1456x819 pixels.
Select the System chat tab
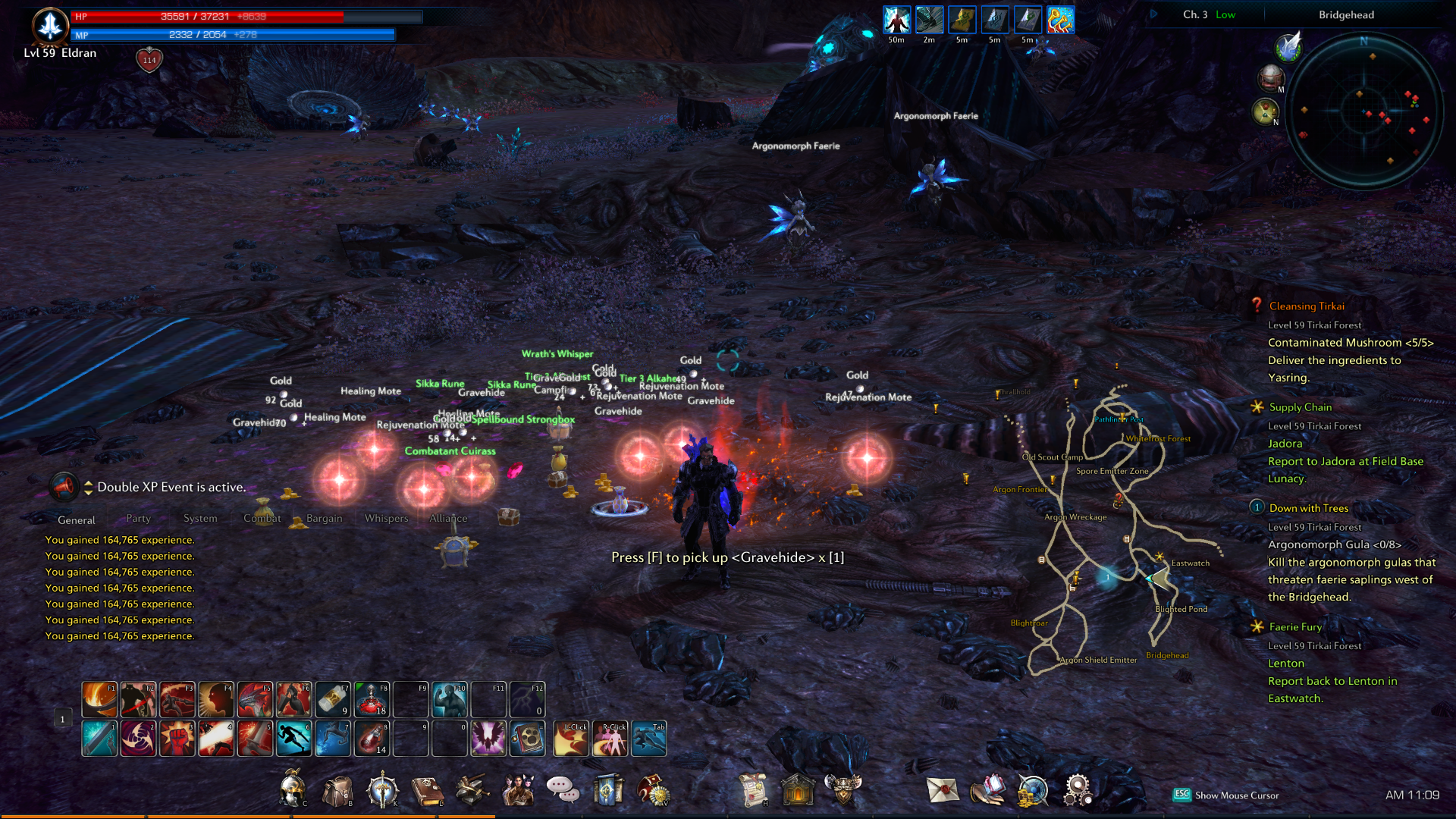200,519
